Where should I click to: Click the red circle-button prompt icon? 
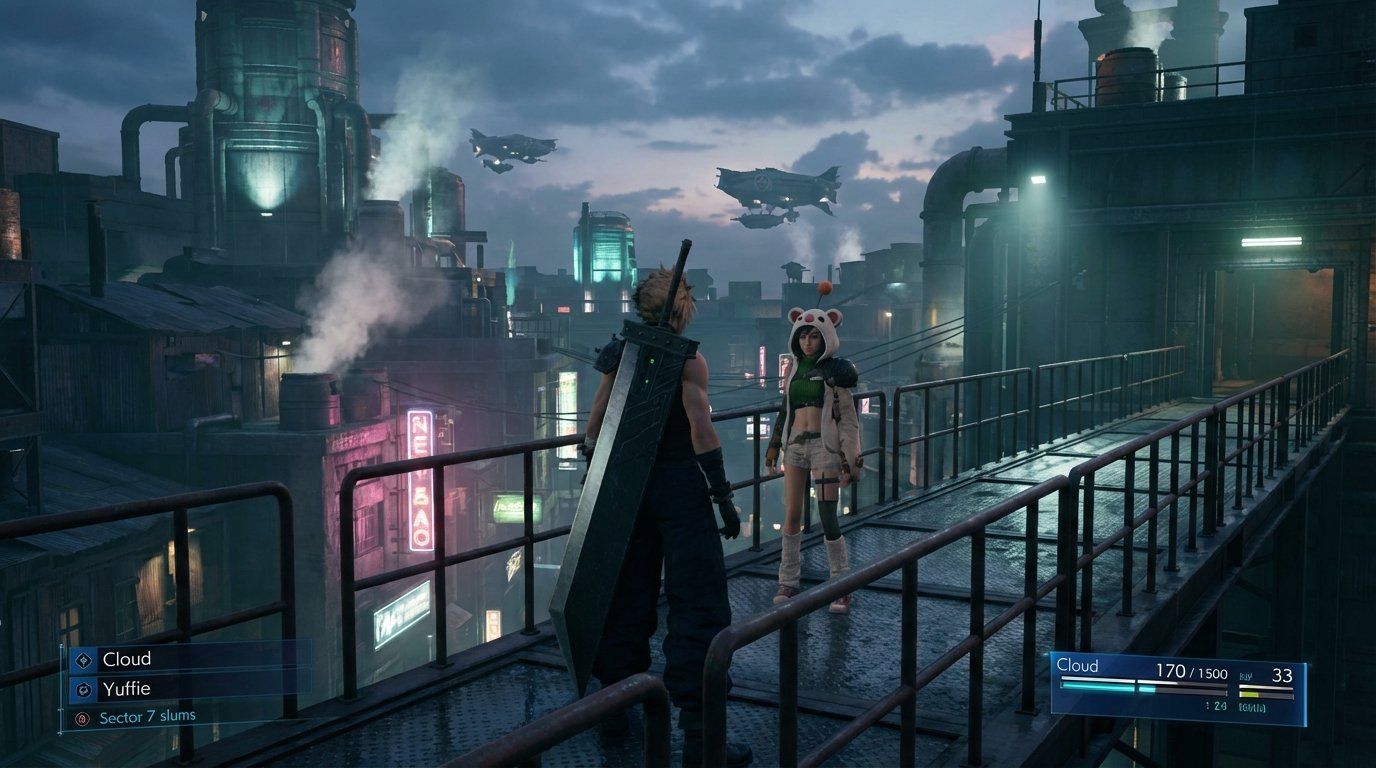click(82, 717)
